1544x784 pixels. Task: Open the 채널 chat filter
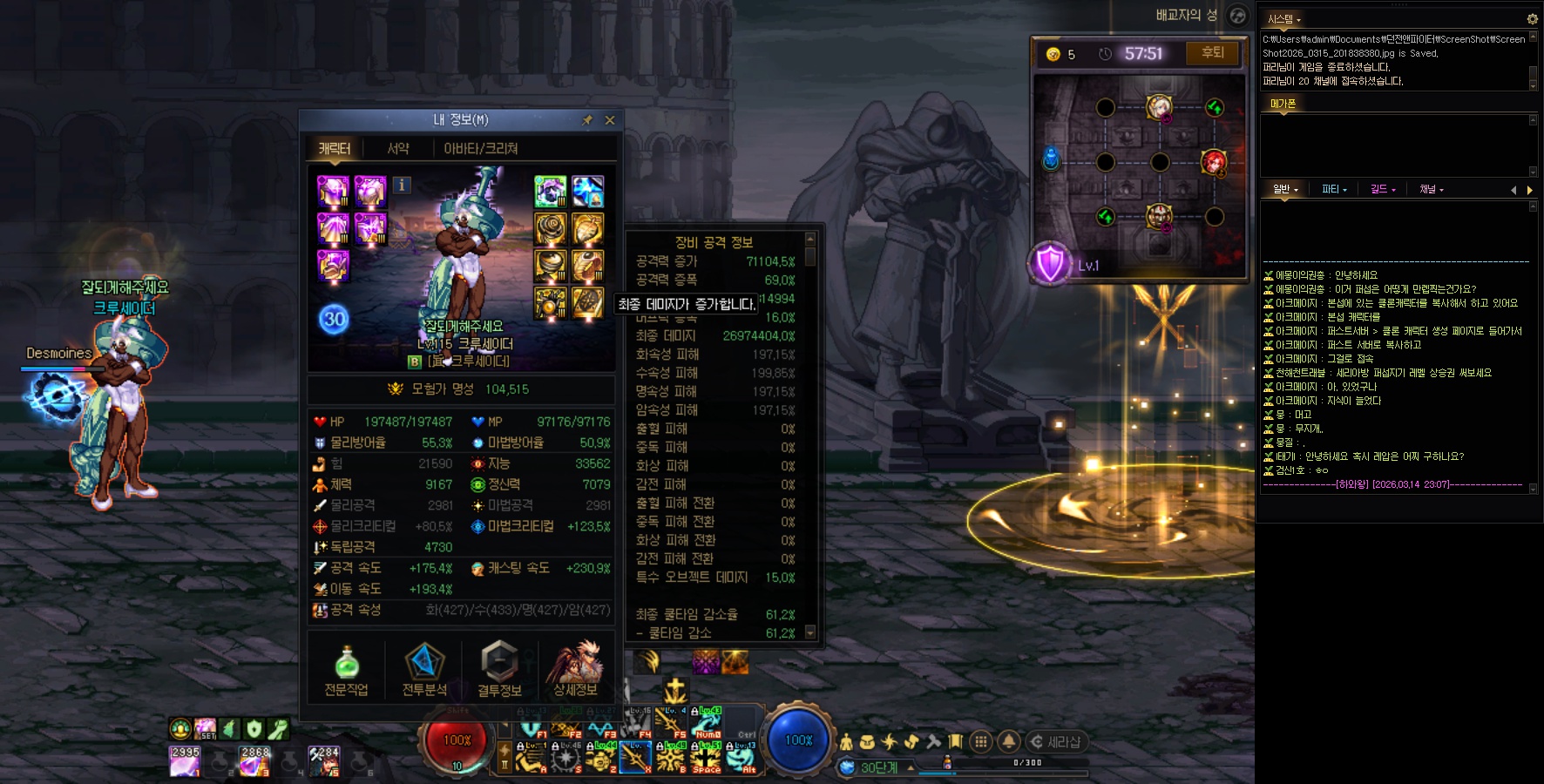1431,189
